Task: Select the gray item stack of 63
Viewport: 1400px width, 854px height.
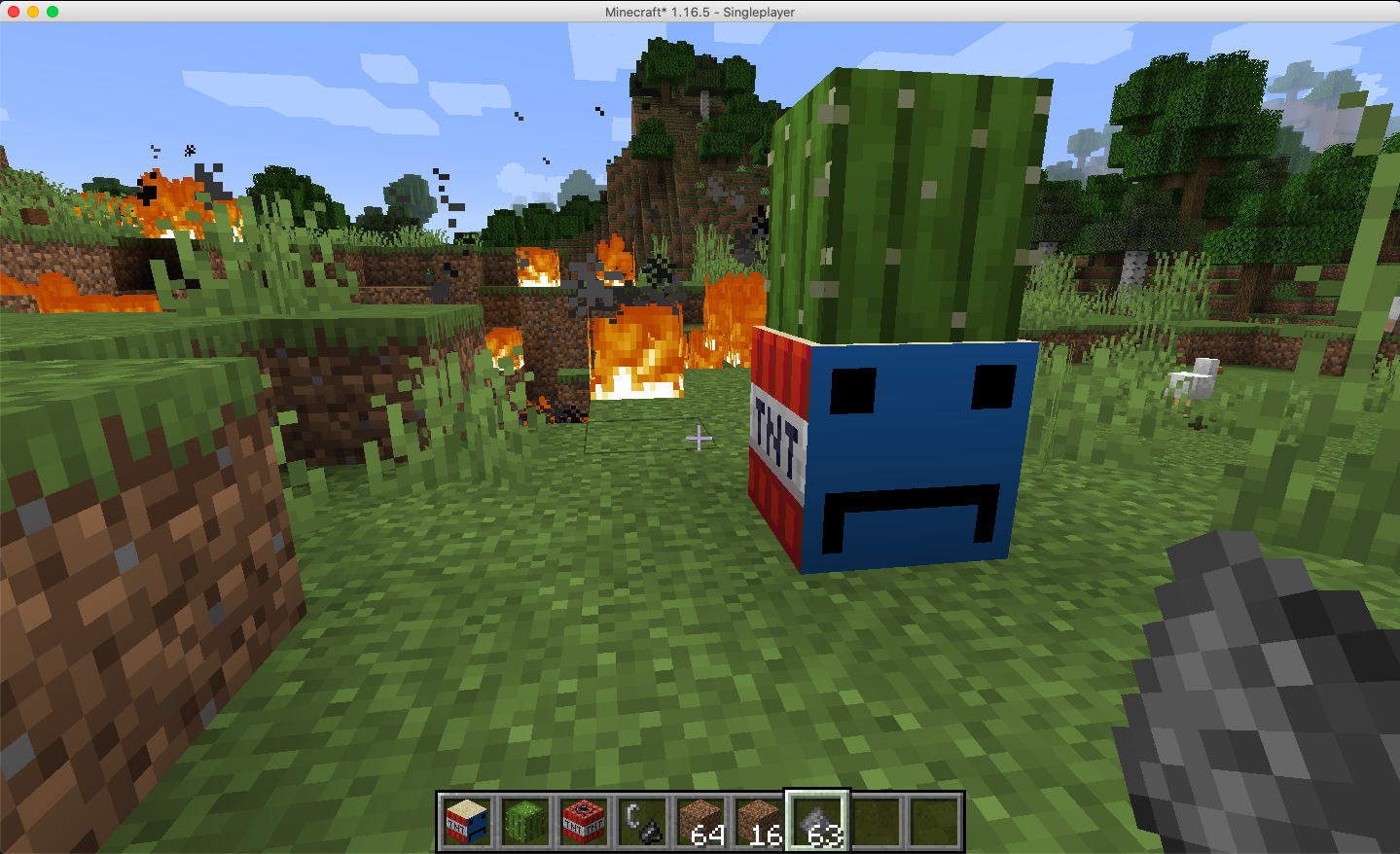Action: click(x=817, y=822)
